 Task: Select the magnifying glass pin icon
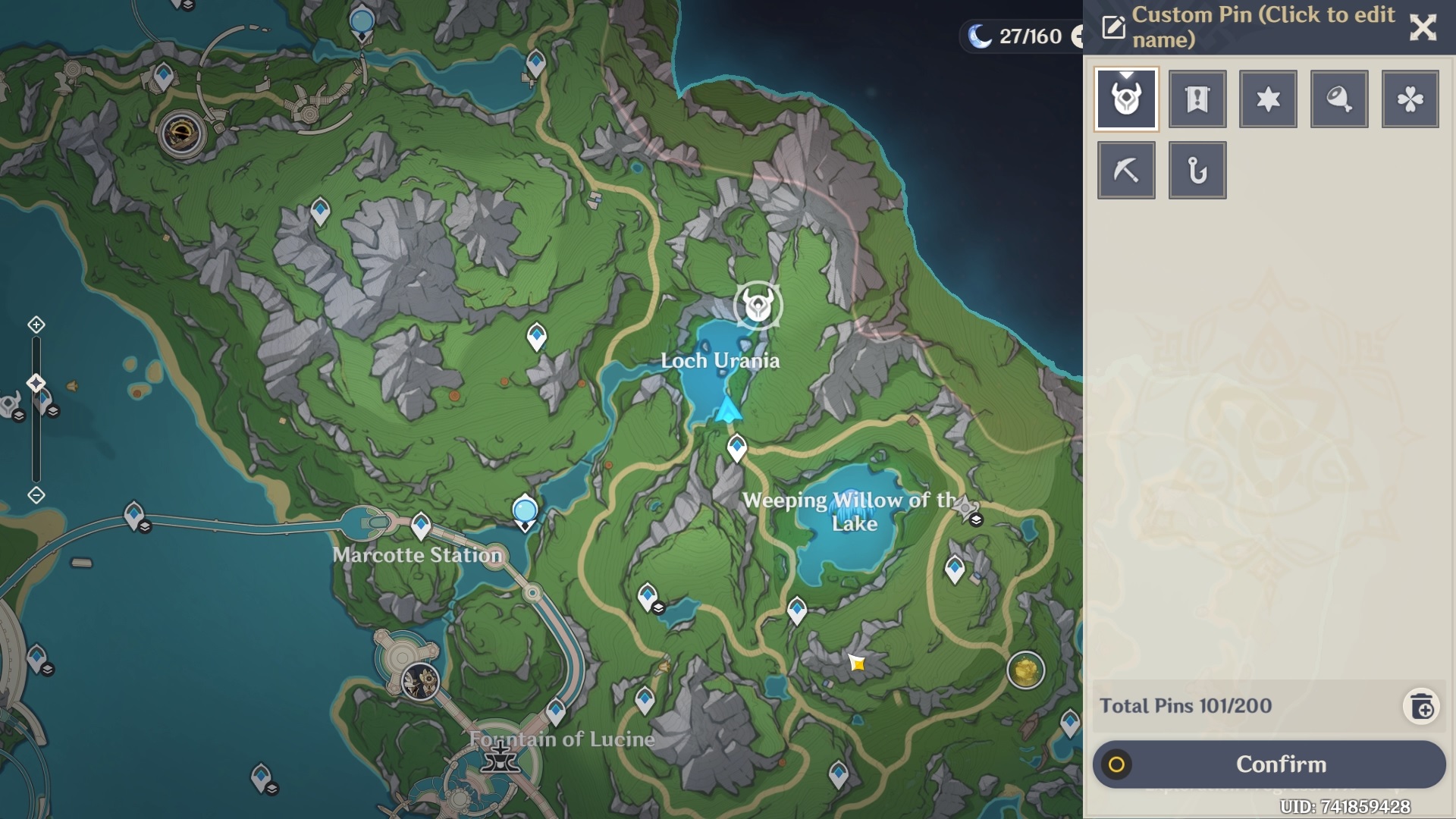click(1339, 99)
